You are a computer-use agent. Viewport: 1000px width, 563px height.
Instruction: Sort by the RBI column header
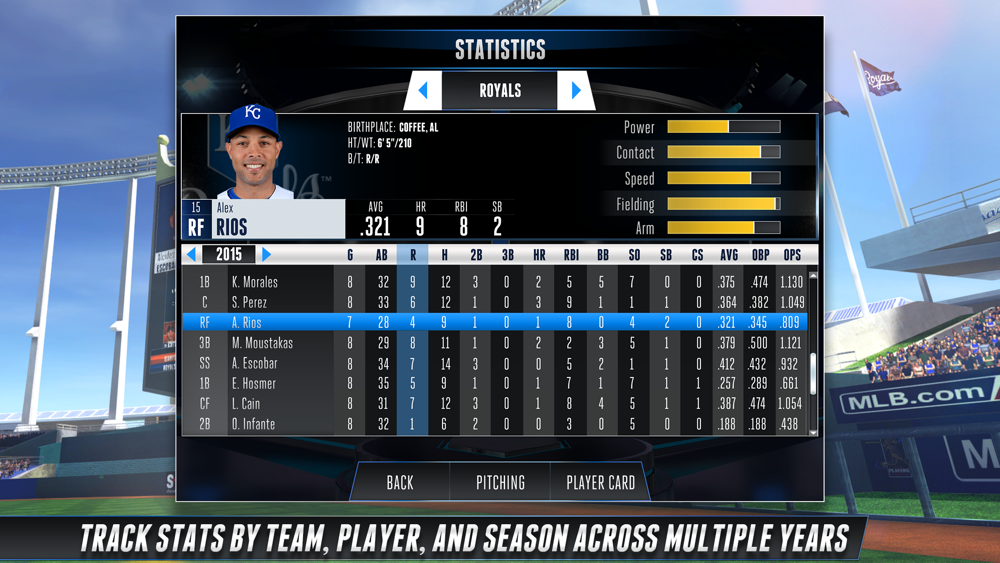(571, 255)
